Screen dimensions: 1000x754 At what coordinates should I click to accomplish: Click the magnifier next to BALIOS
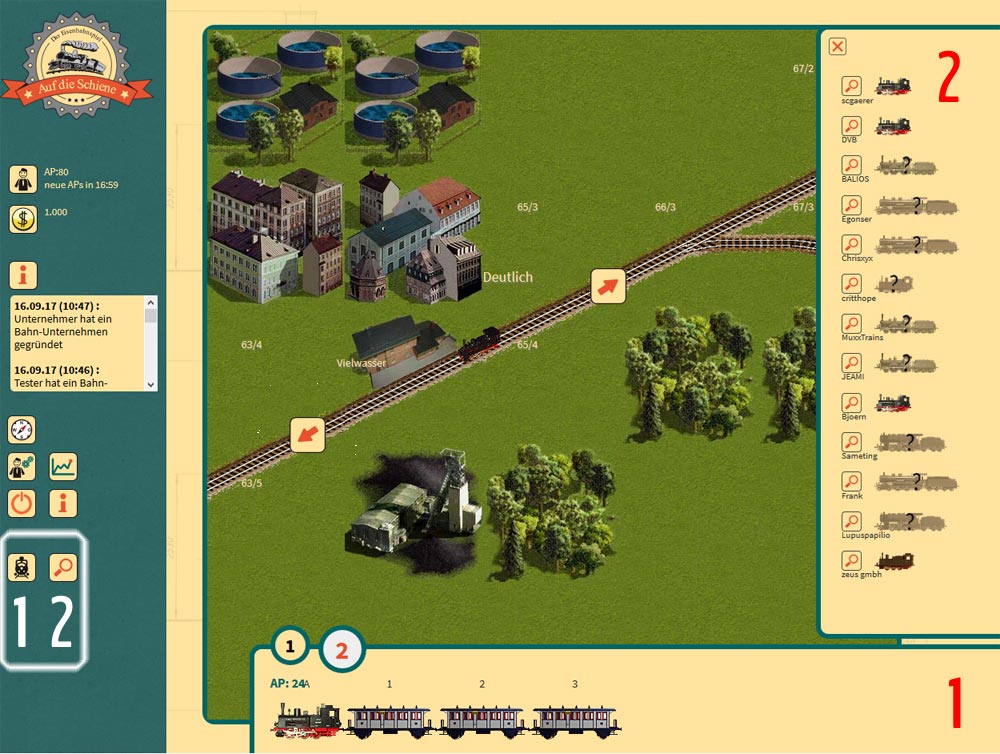(851, 165)
